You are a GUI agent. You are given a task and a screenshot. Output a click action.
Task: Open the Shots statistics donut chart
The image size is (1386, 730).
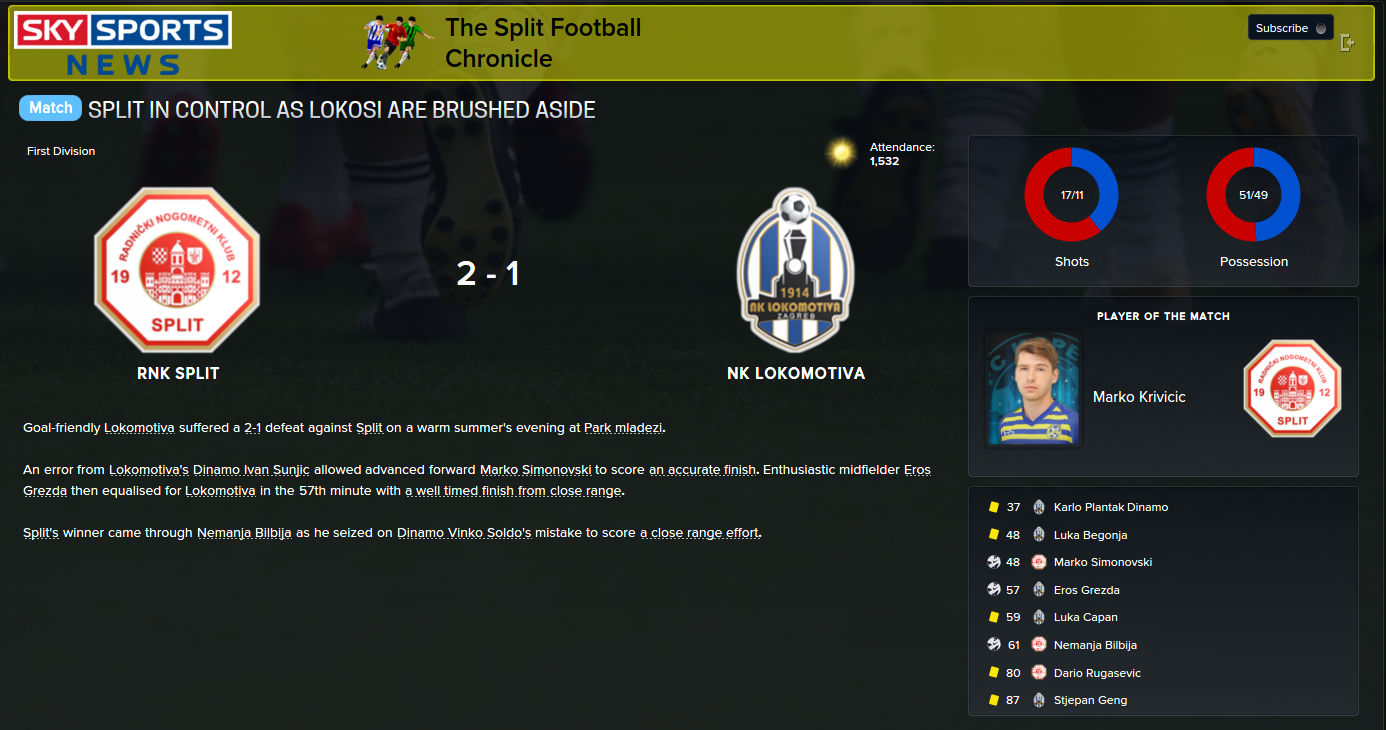(1071, 195)
